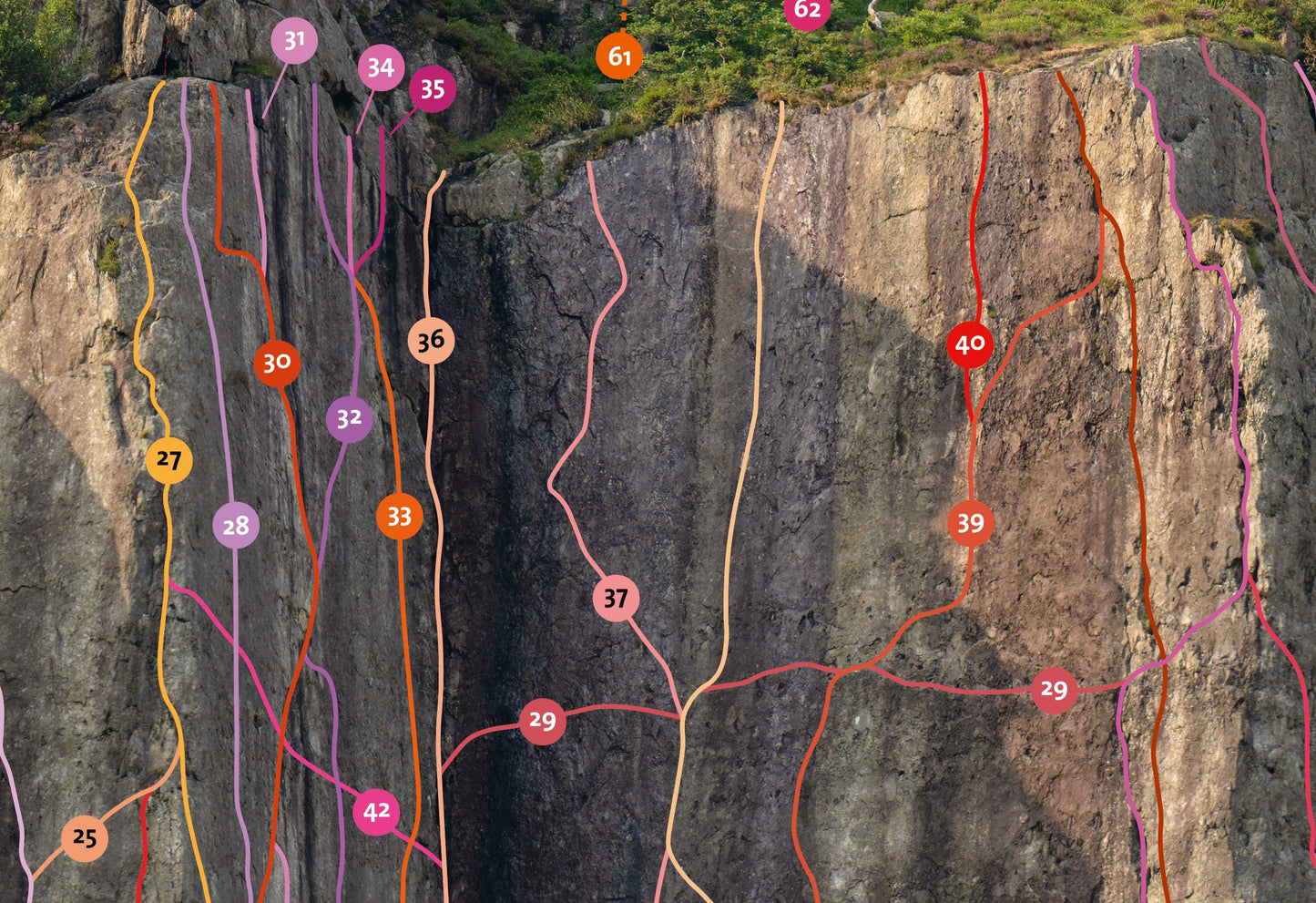The width and height of the screenshot is (1316, 903).
Task: Choose the lilac route 28 marker
Action: tap(236, 526)
